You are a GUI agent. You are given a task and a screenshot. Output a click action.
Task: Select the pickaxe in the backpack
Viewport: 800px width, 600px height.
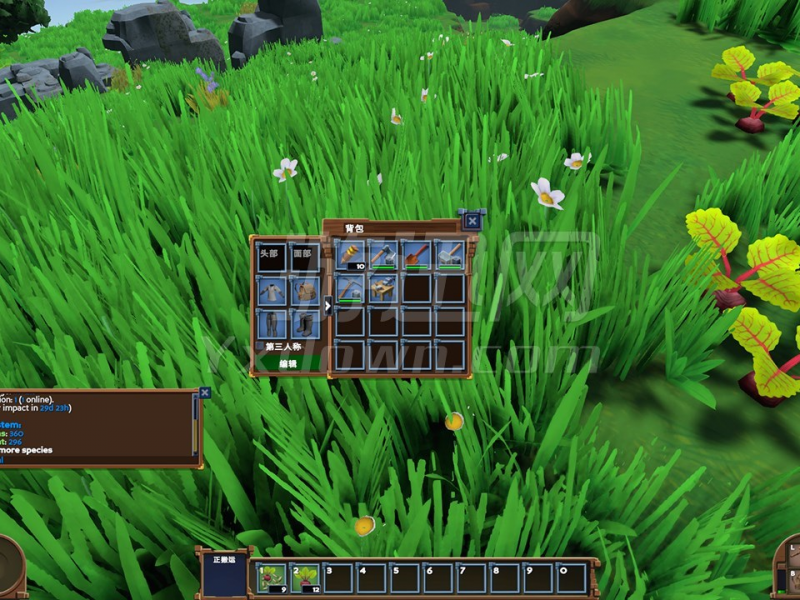(351, 289)
